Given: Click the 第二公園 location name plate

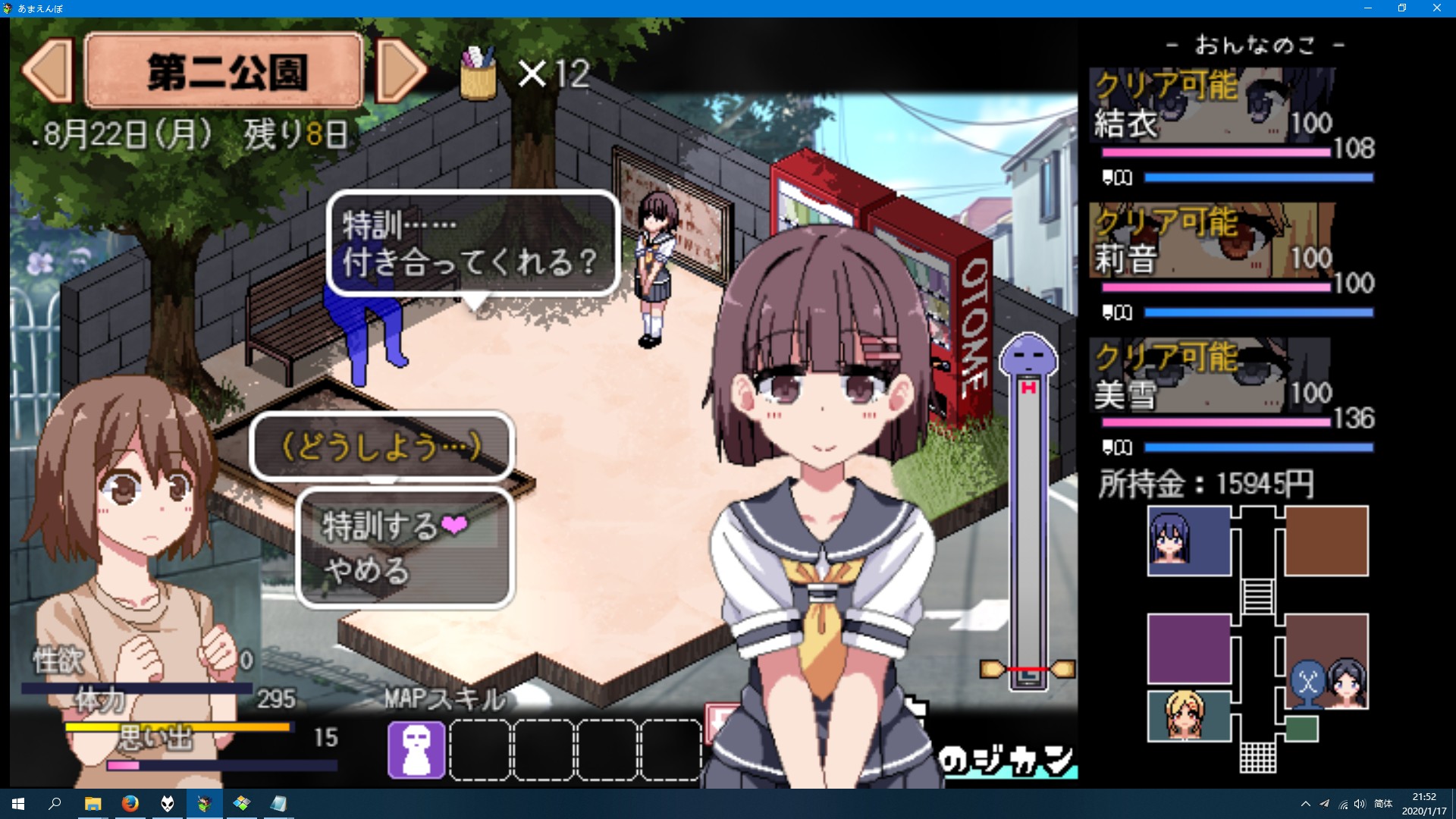Looking at the screenshot, I should (x=224, y=71).
